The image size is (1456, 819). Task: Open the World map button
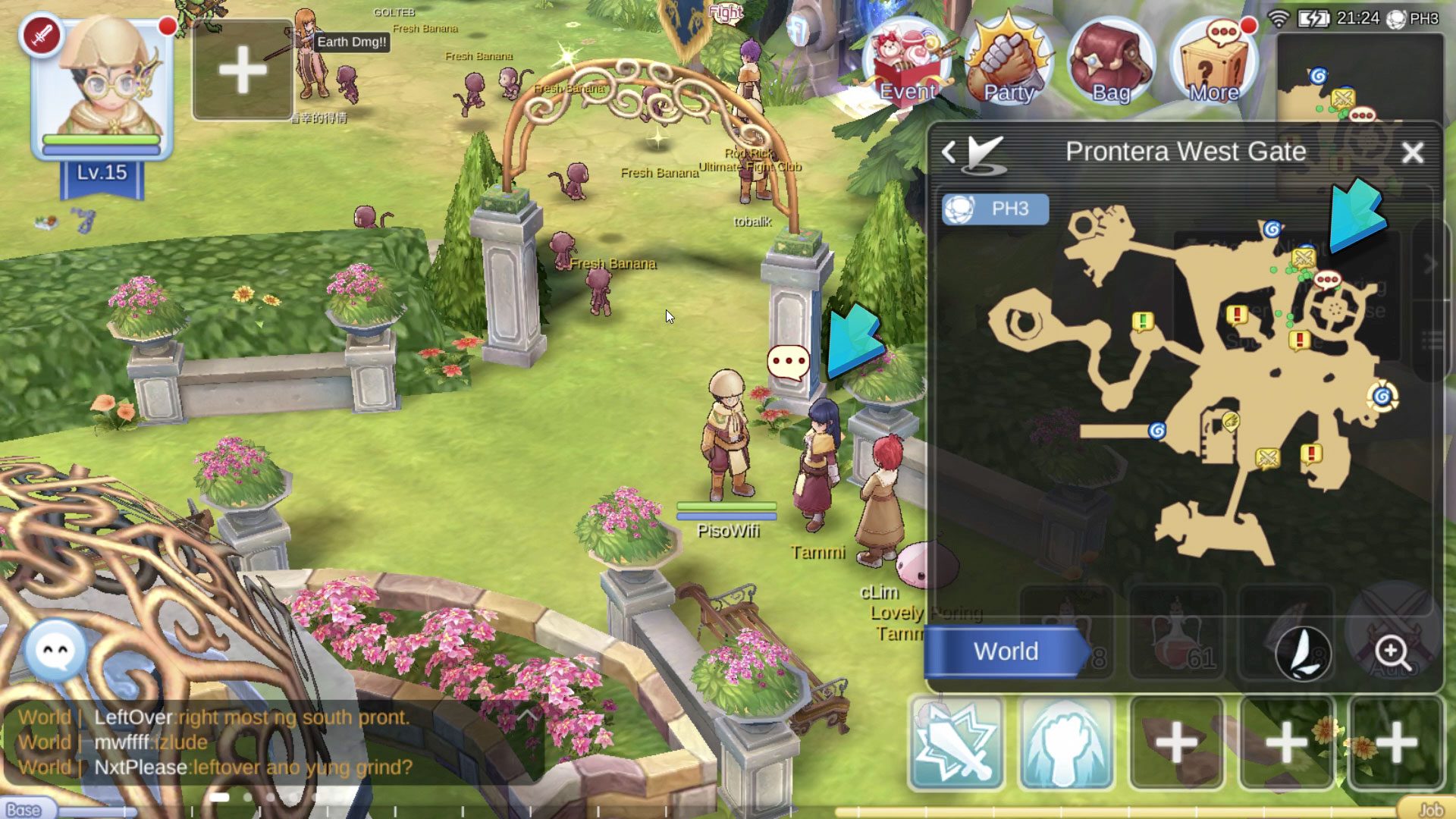pyautogui.click(x=1006, y=651)
